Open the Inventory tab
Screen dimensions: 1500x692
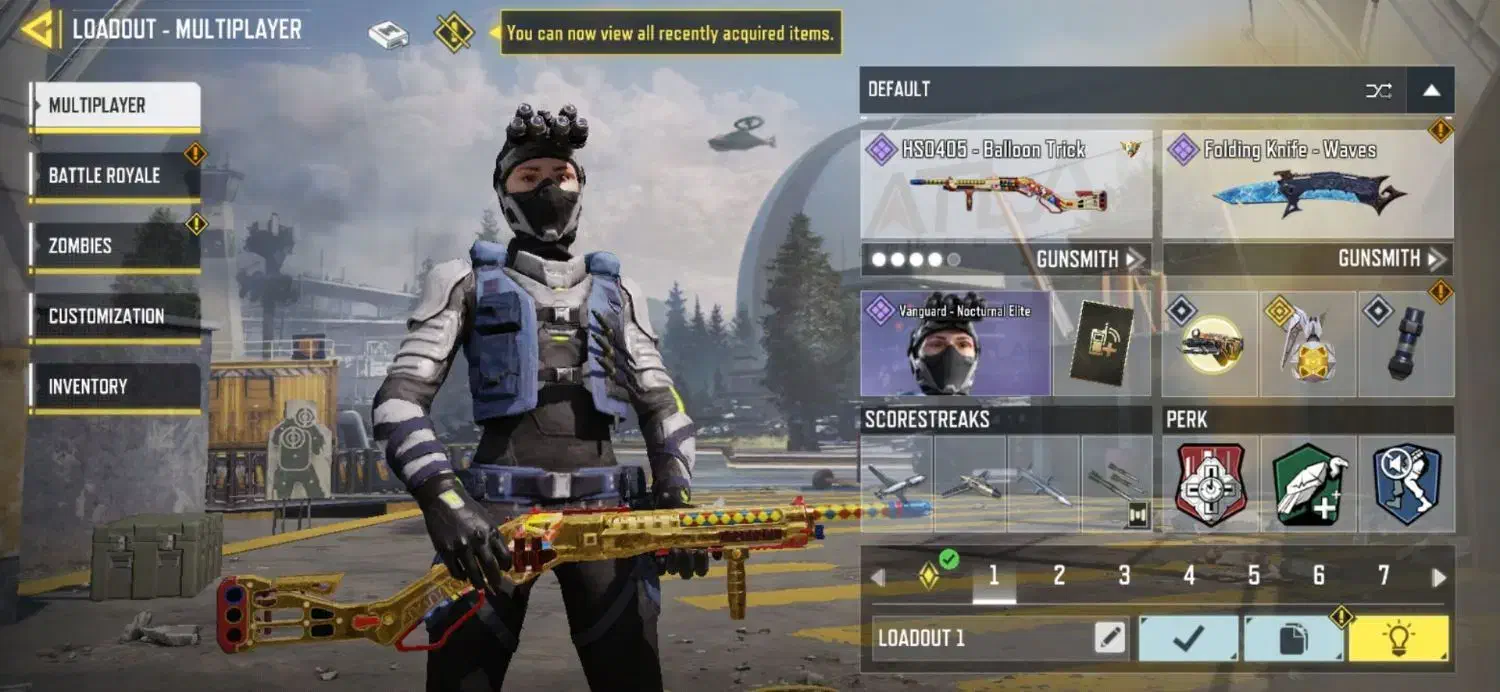[114, 386]
